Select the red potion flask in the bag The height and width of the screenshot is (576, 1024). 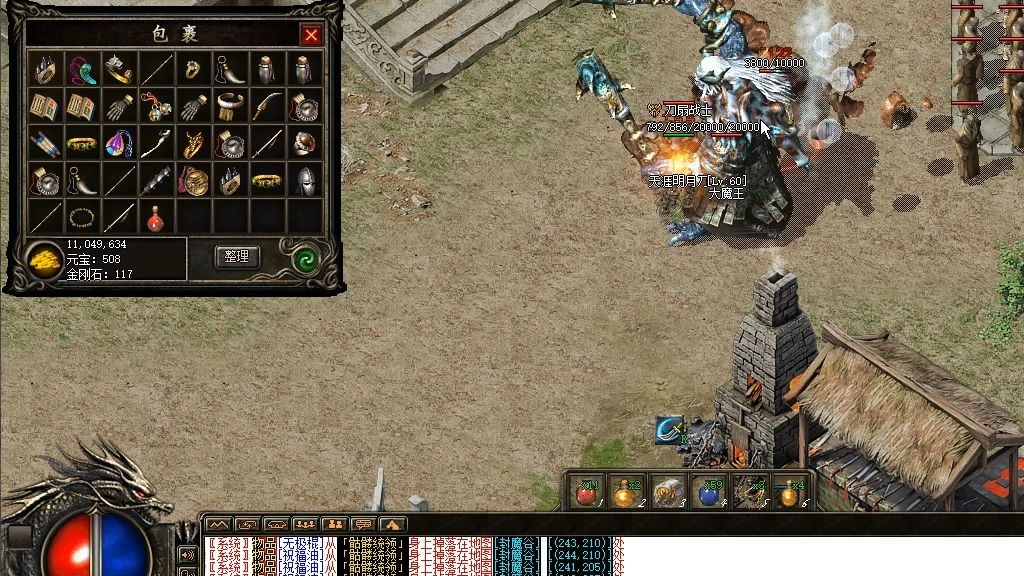154,216
